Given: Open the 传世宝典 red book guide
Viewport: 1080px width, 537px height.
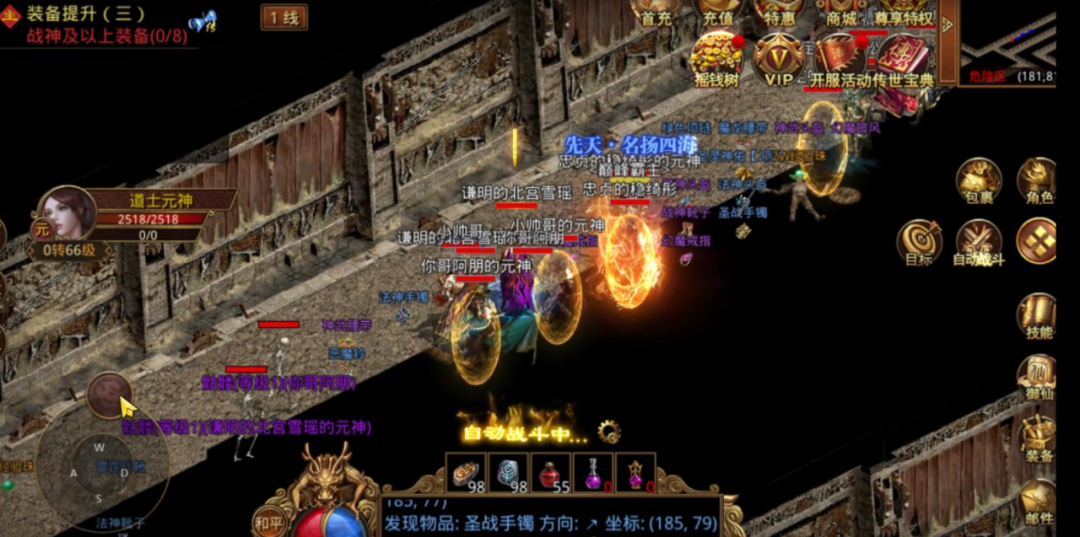Looking at the screenshot, I should point(903,58).
